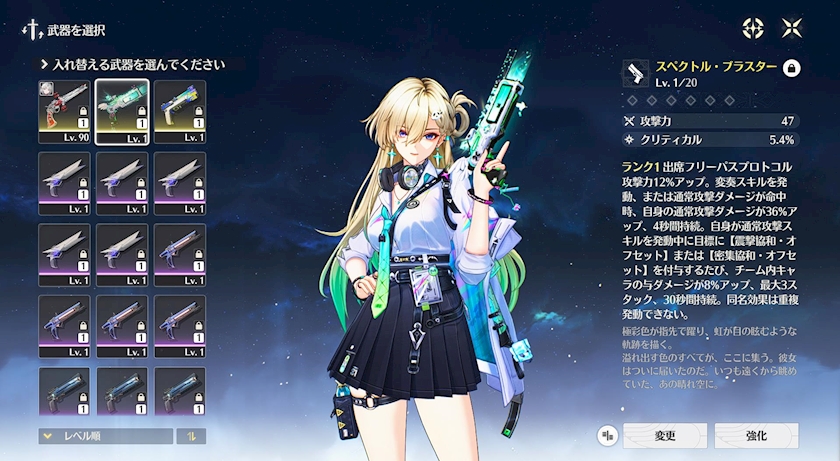
Task: Pick the blue-and-yellow Lv. 1 pistol
Action: click(x=180, y=111)
